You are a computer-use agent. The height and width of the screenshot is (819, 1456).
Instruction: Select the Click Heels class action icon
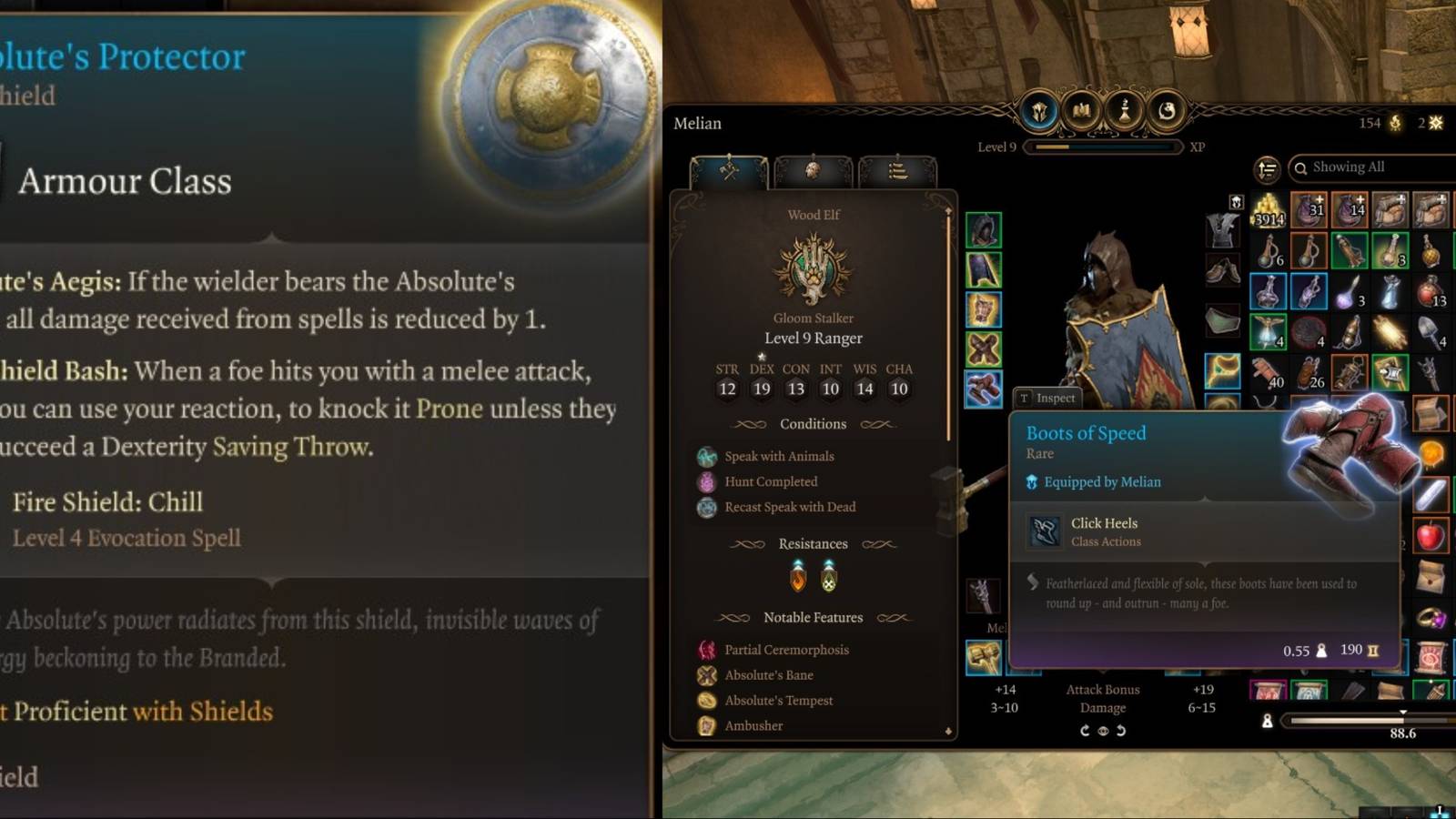[x=1044, y=531]
